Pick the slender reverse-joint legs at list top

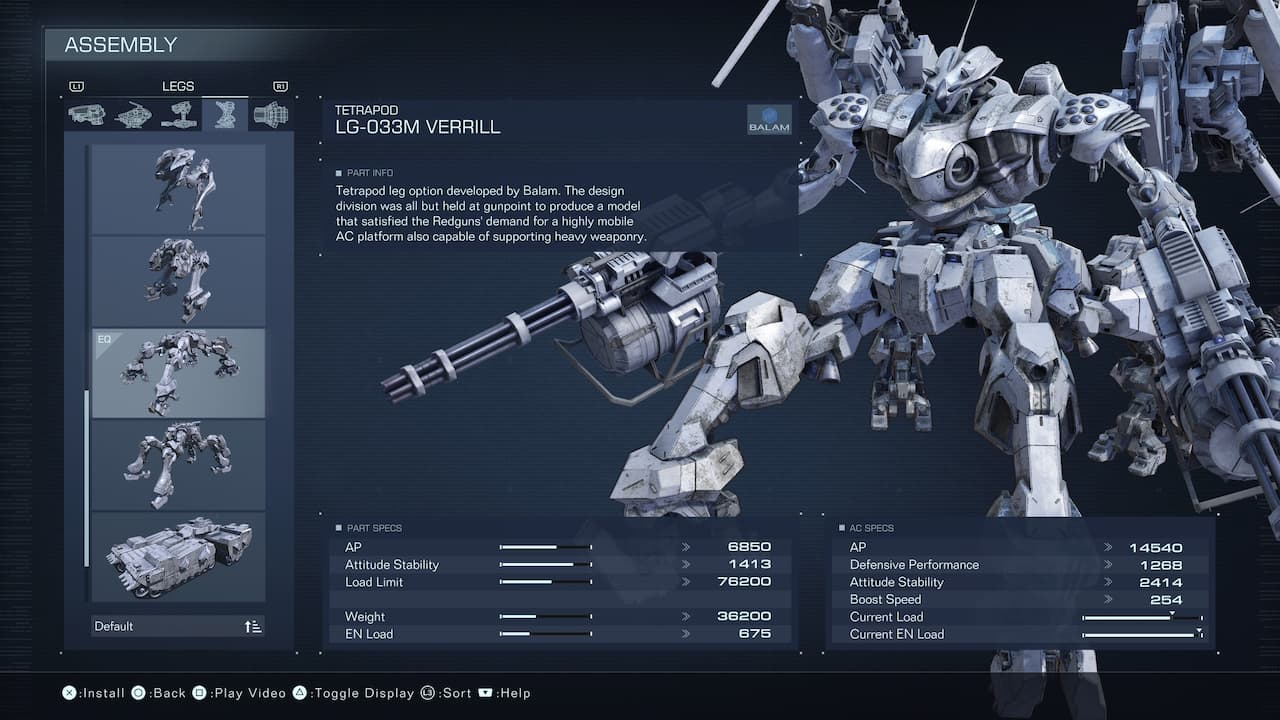click(179, 189)
